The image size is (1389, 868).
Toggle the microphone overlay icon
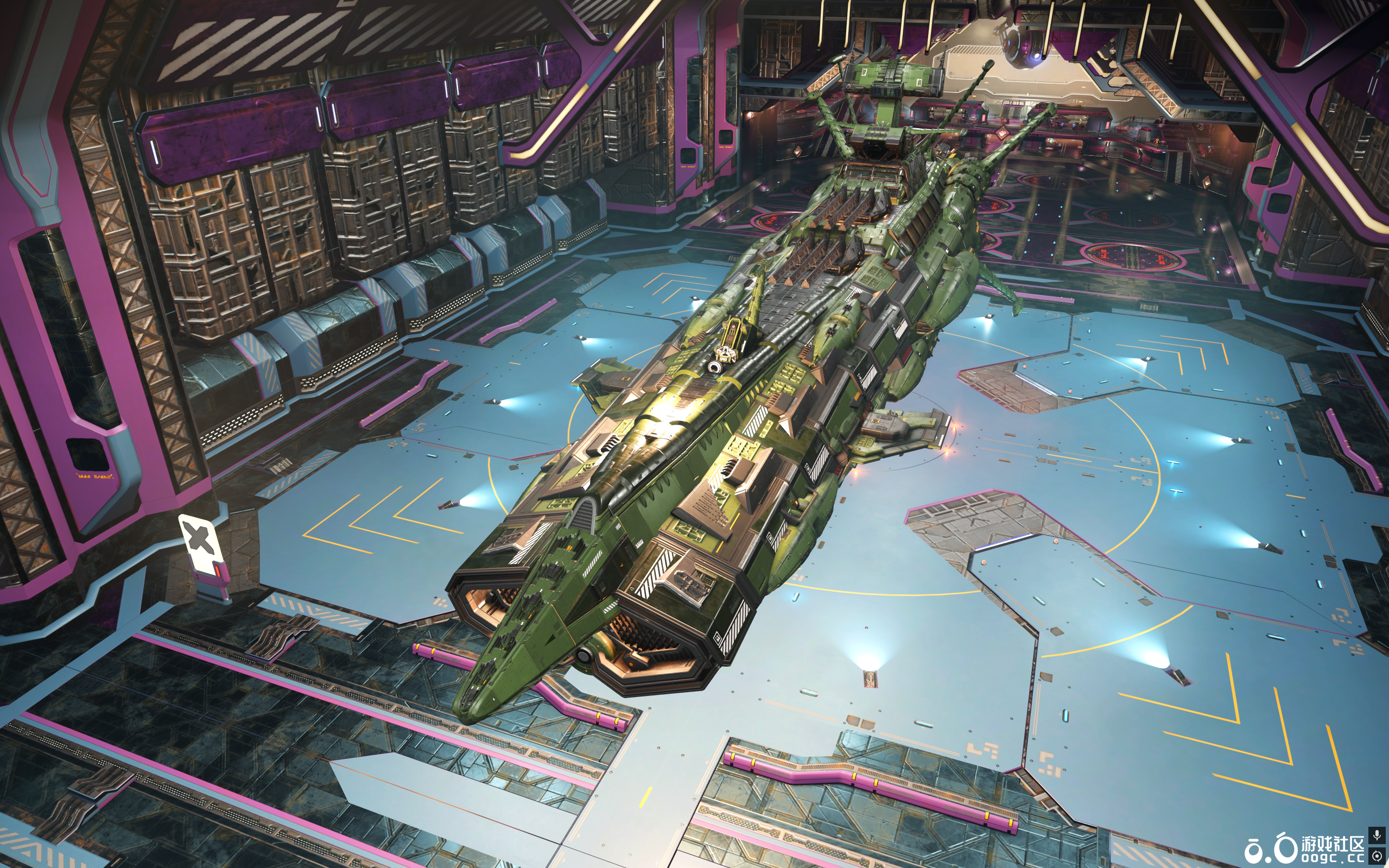click(1377, 835)
